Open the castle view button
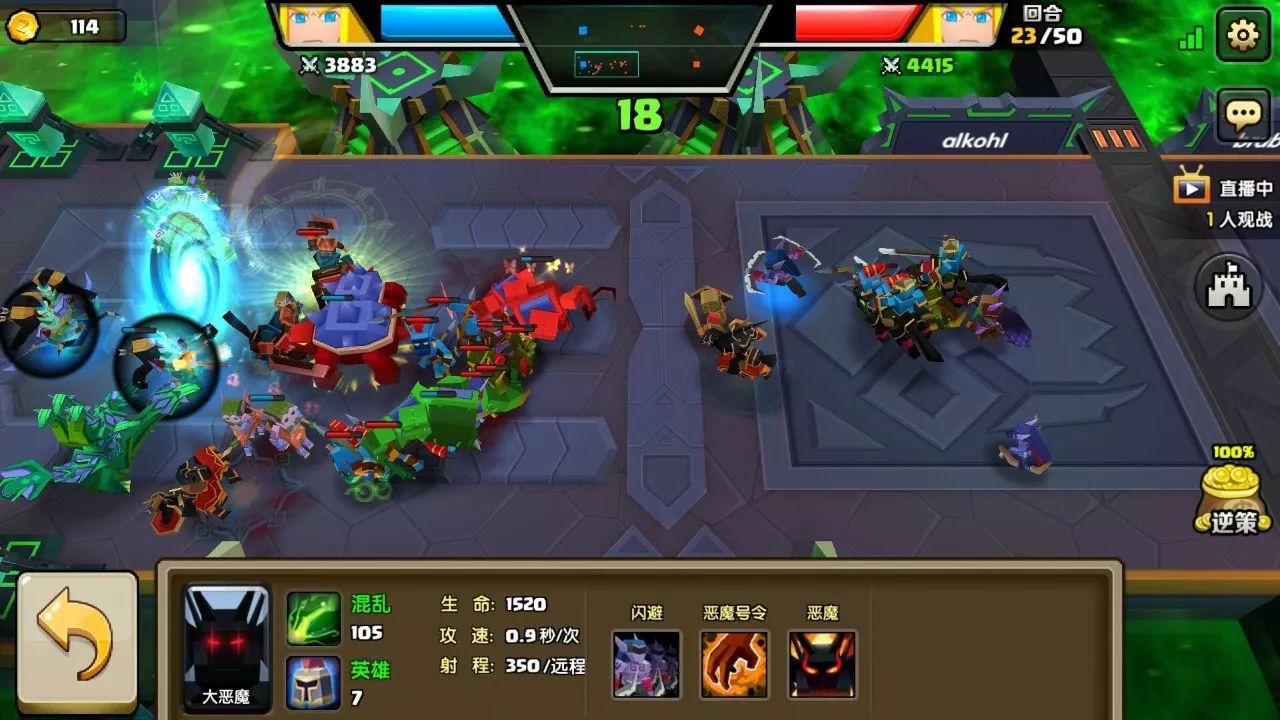Viewport: 1280px width, 720px height. pos(1229,287)
